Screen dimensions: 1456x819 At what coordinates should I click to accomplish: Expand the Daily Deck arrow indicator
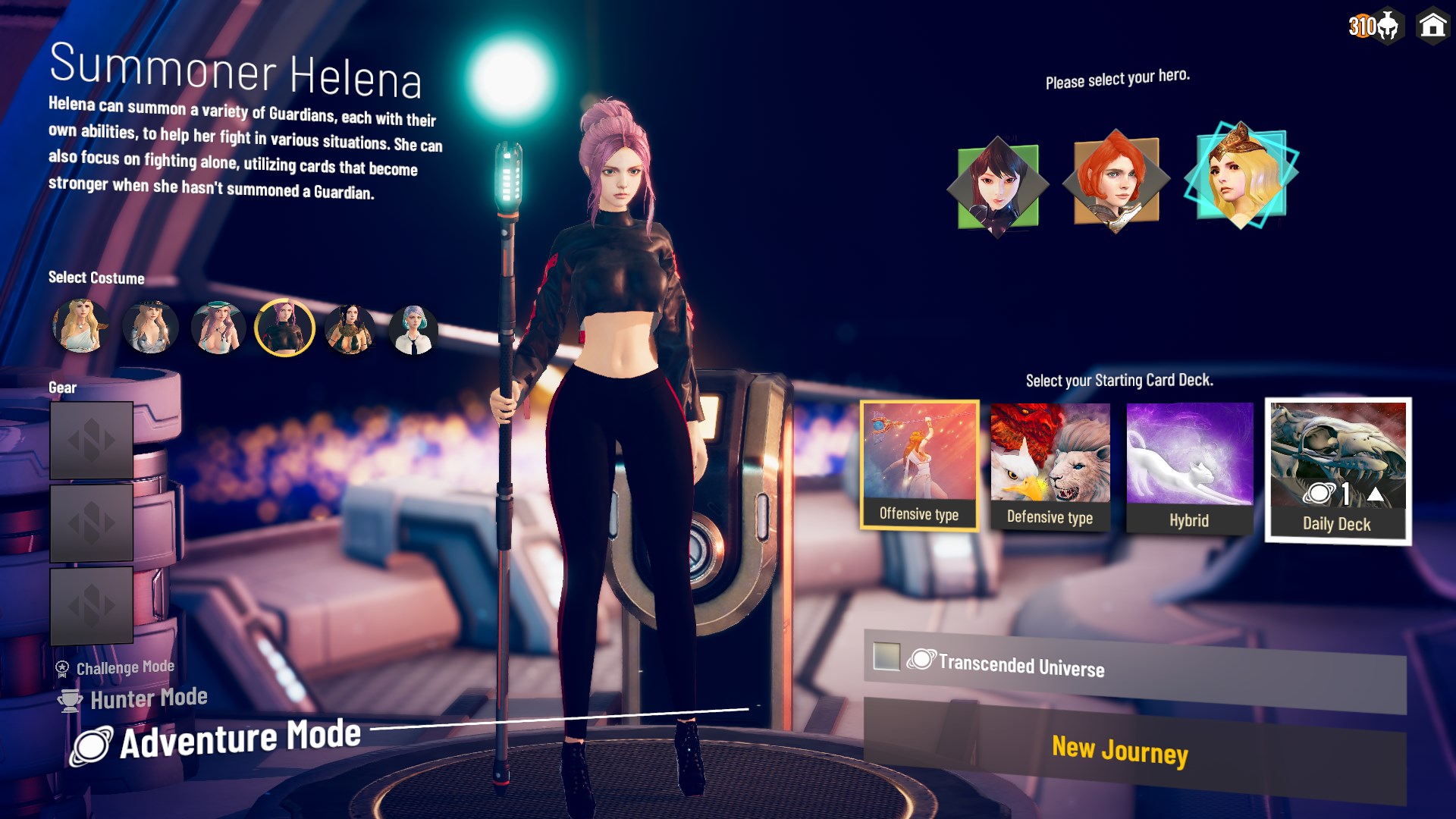pyautogui.click(x=1378, y=493)
